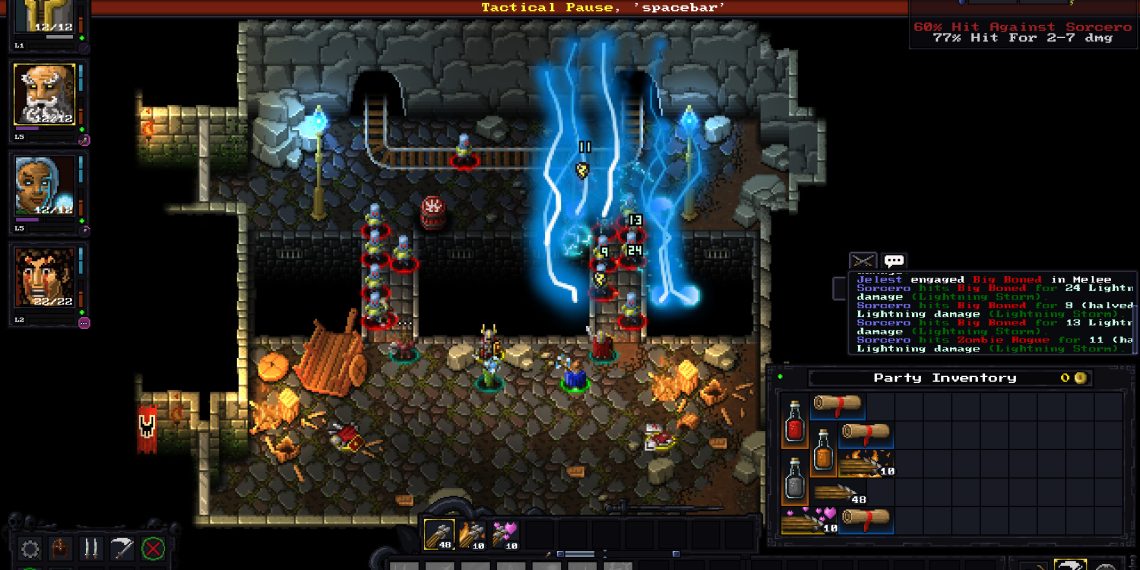Click the scroll in the top inventory row
1140x570 pixels.
[x=837, y=405]
